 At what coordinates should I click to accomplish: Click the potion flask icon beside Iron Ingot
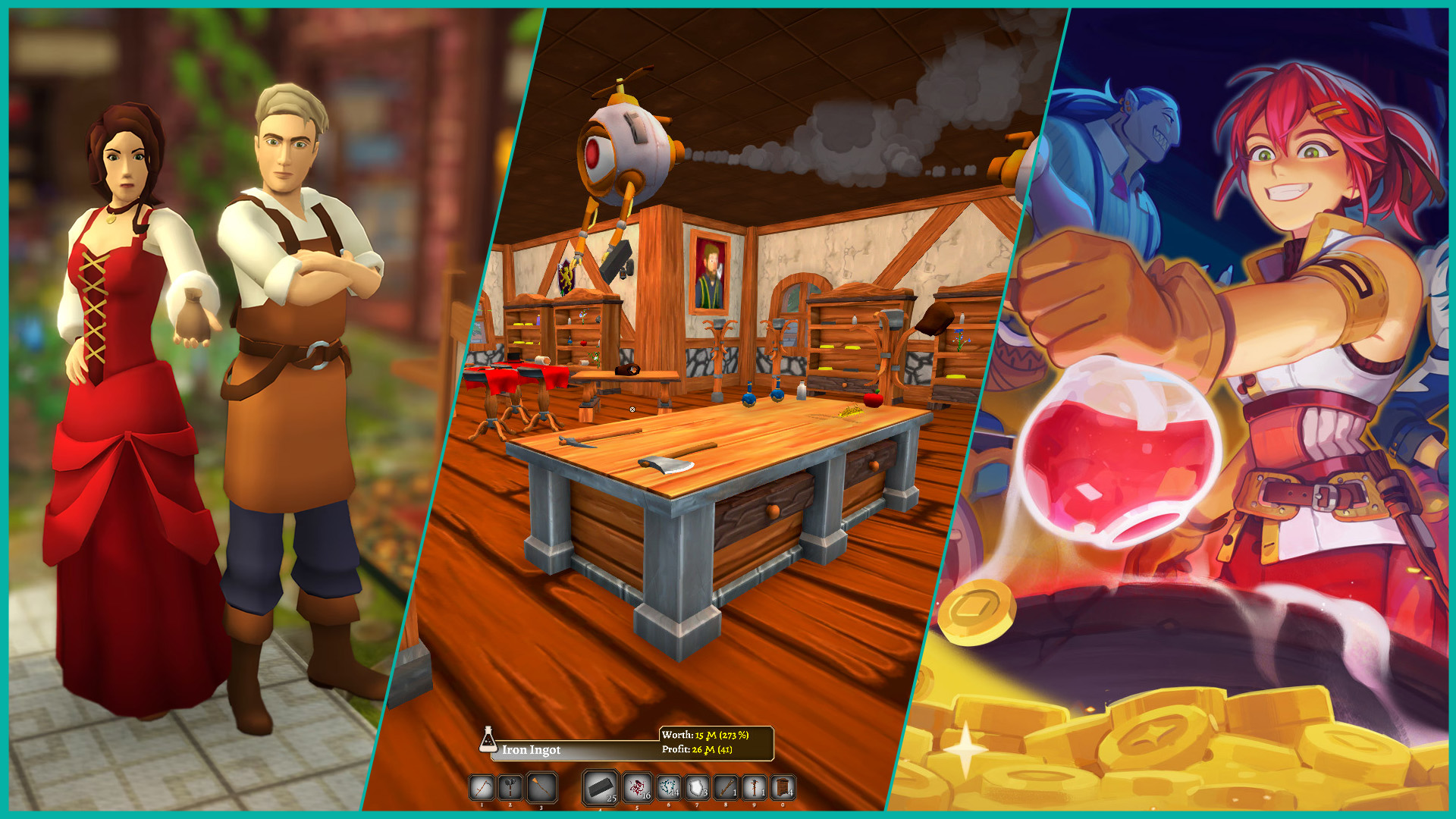pyautogui.click(x=489, y=740)
